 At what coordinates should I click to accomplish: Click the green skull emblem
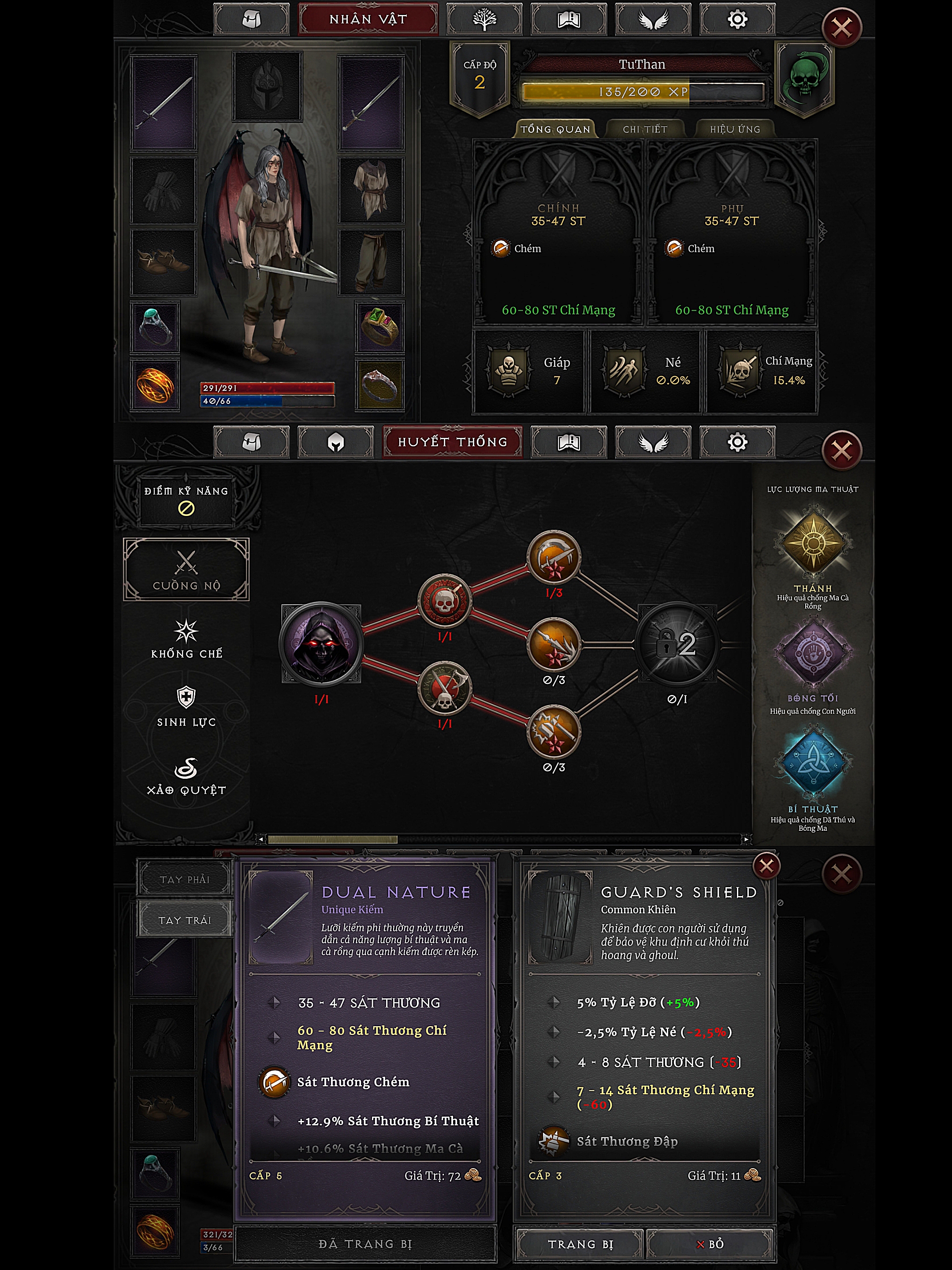(804, 78)
